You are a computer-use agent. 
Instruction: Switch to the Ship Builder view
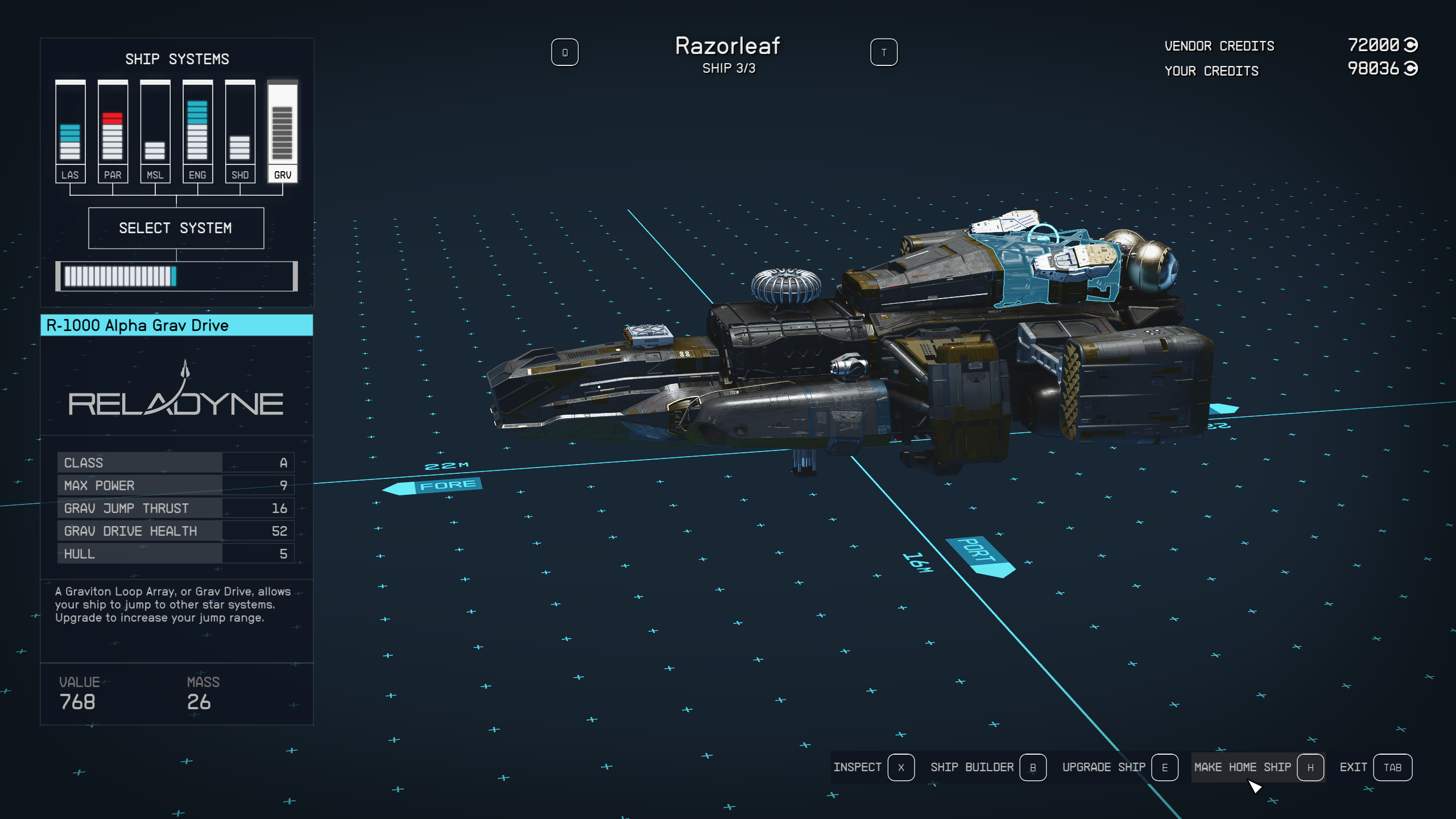click(973, 767)
